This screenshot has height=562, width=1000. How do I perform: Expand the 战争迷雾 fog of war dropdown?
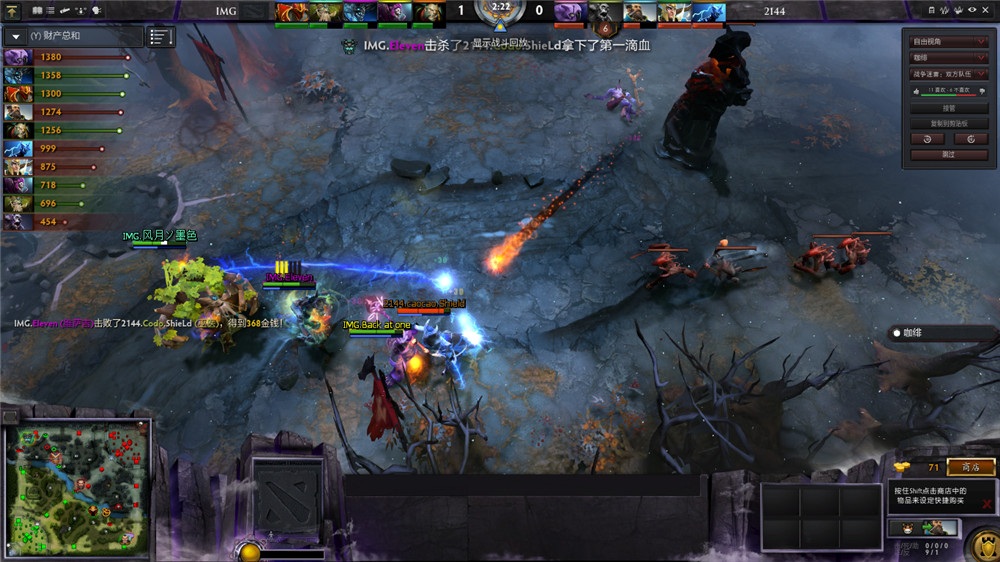(x=948, y=74)
